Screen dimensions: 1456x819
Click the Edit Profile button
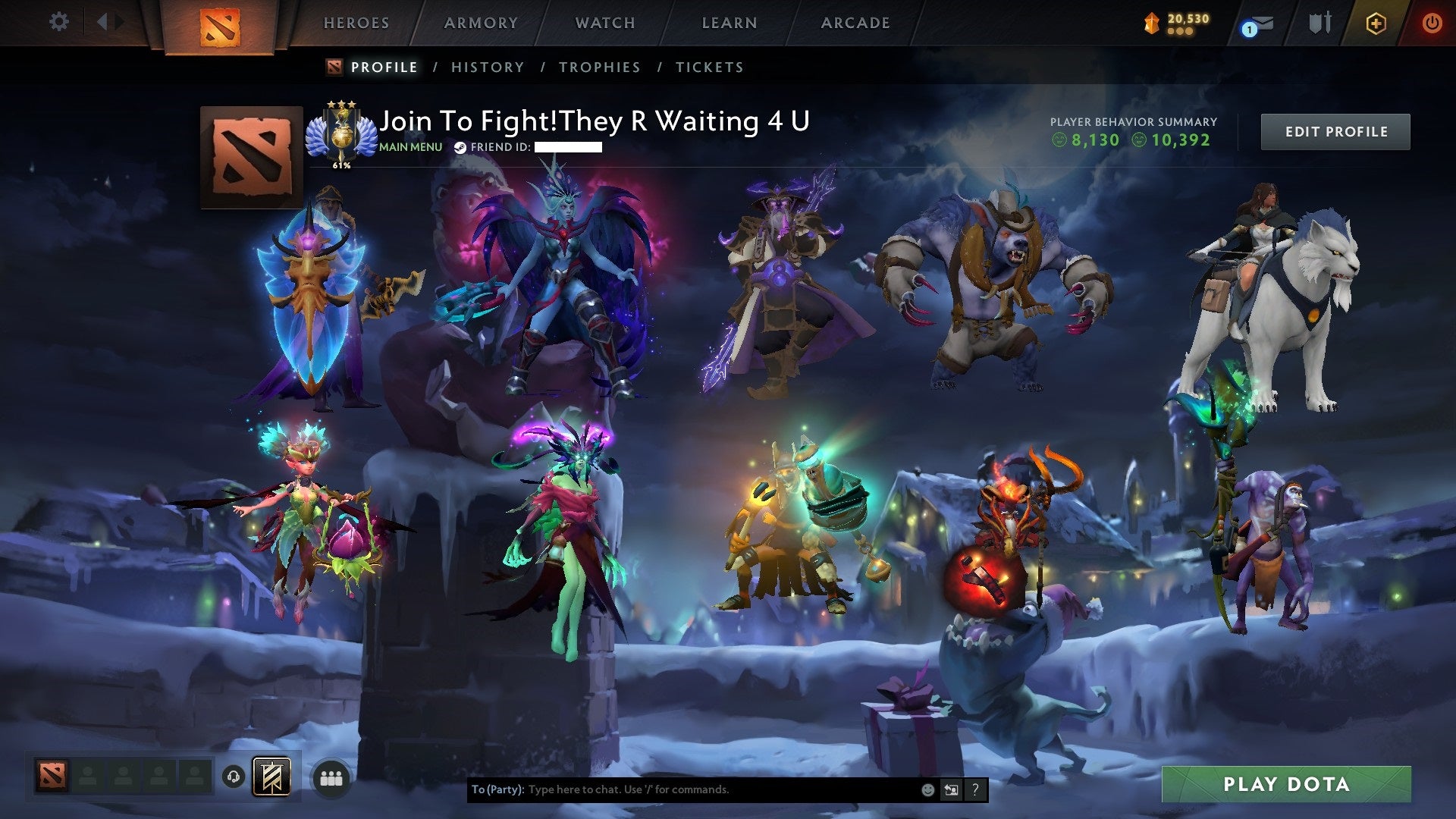1335,130
